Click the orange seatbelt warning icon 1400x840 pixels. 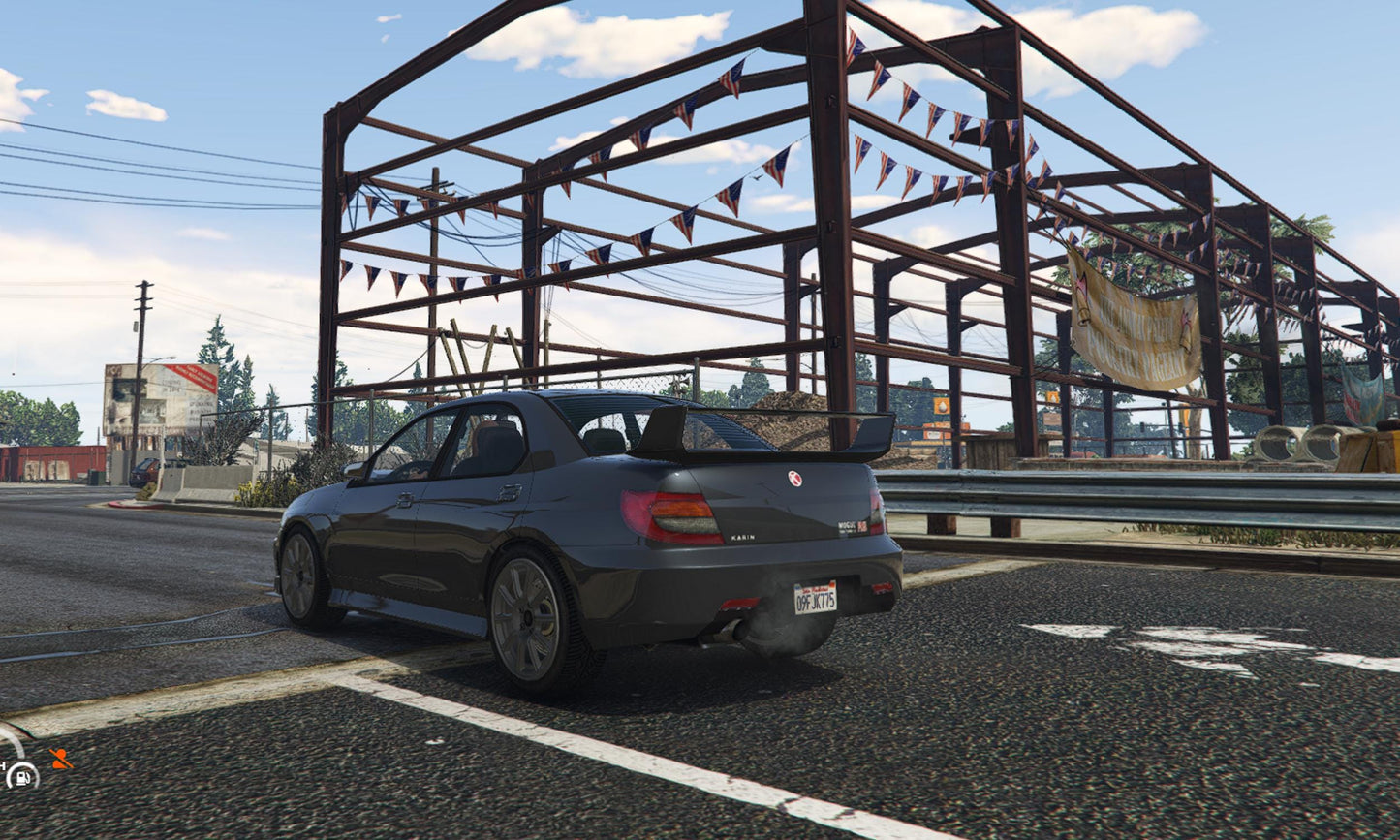(x=60, y=759)
